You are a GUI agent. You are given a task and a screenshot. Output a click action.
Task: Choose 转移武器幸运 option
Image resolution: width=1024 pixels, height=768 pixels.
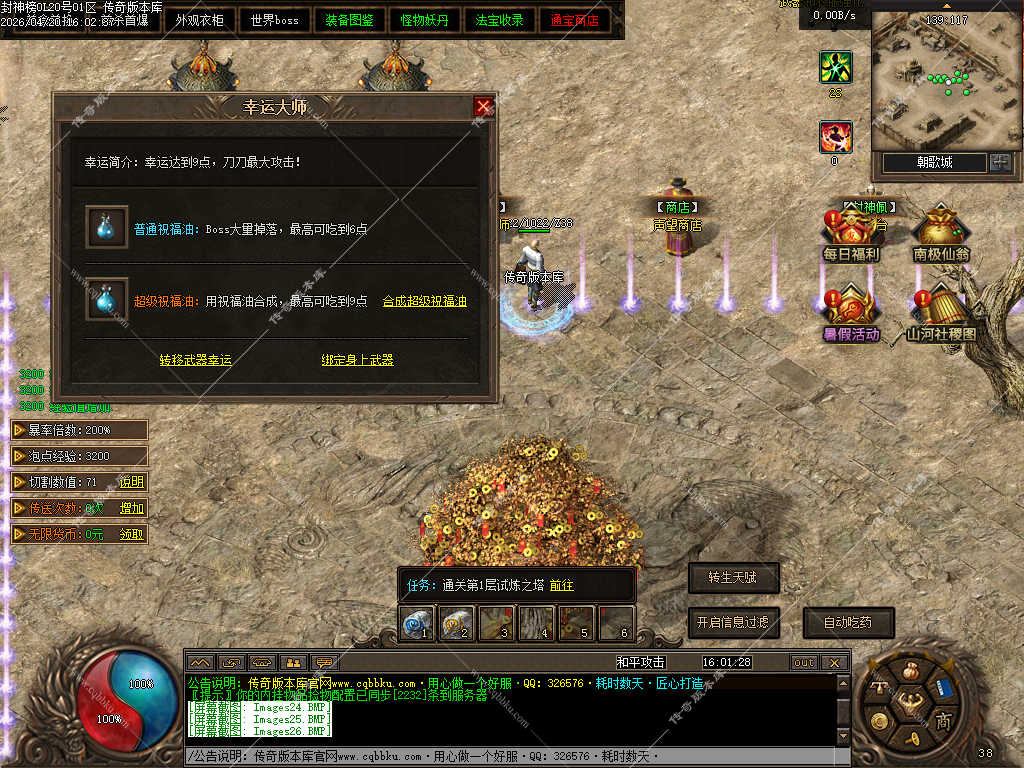(195, 360)
